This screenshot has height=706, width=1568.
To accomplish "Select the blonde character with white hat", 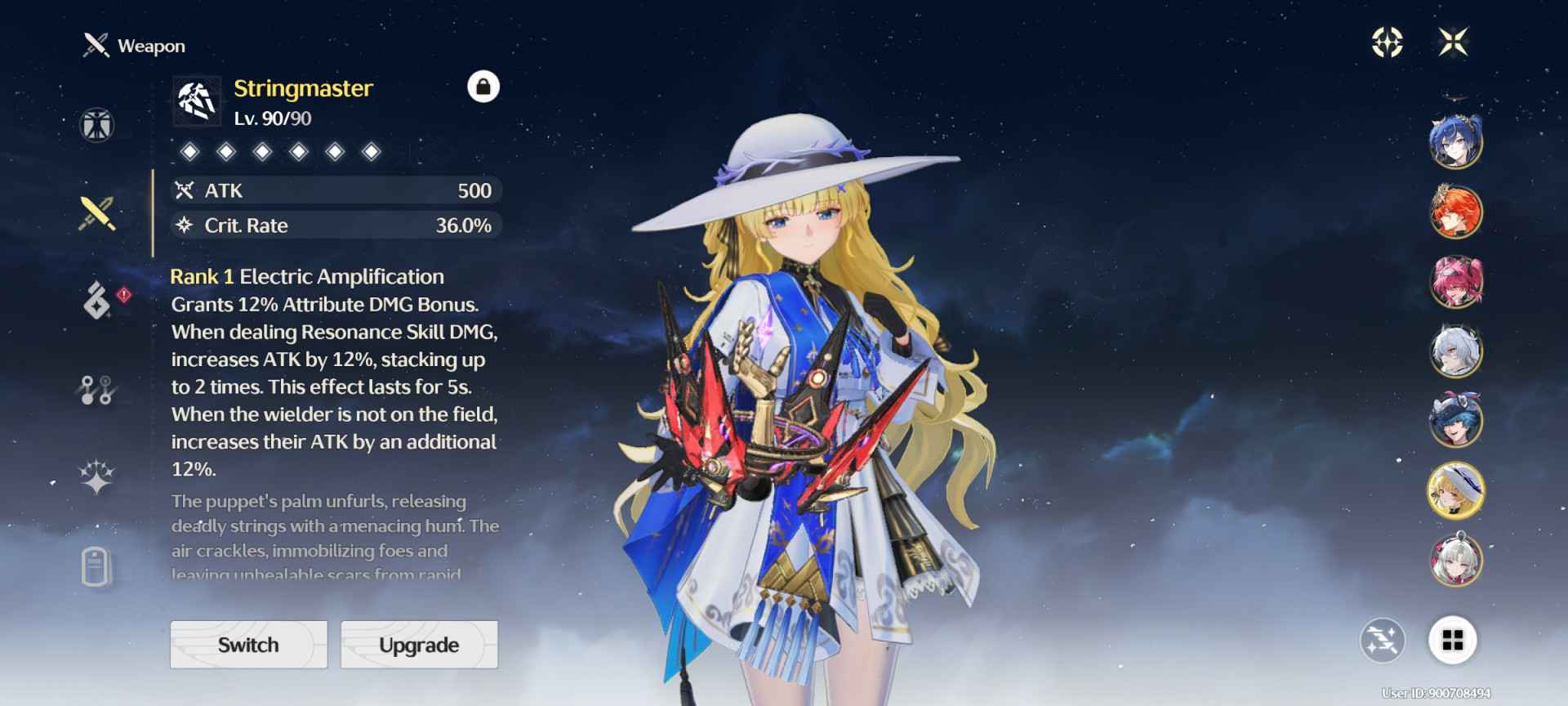I will [x=1455, y=490].
